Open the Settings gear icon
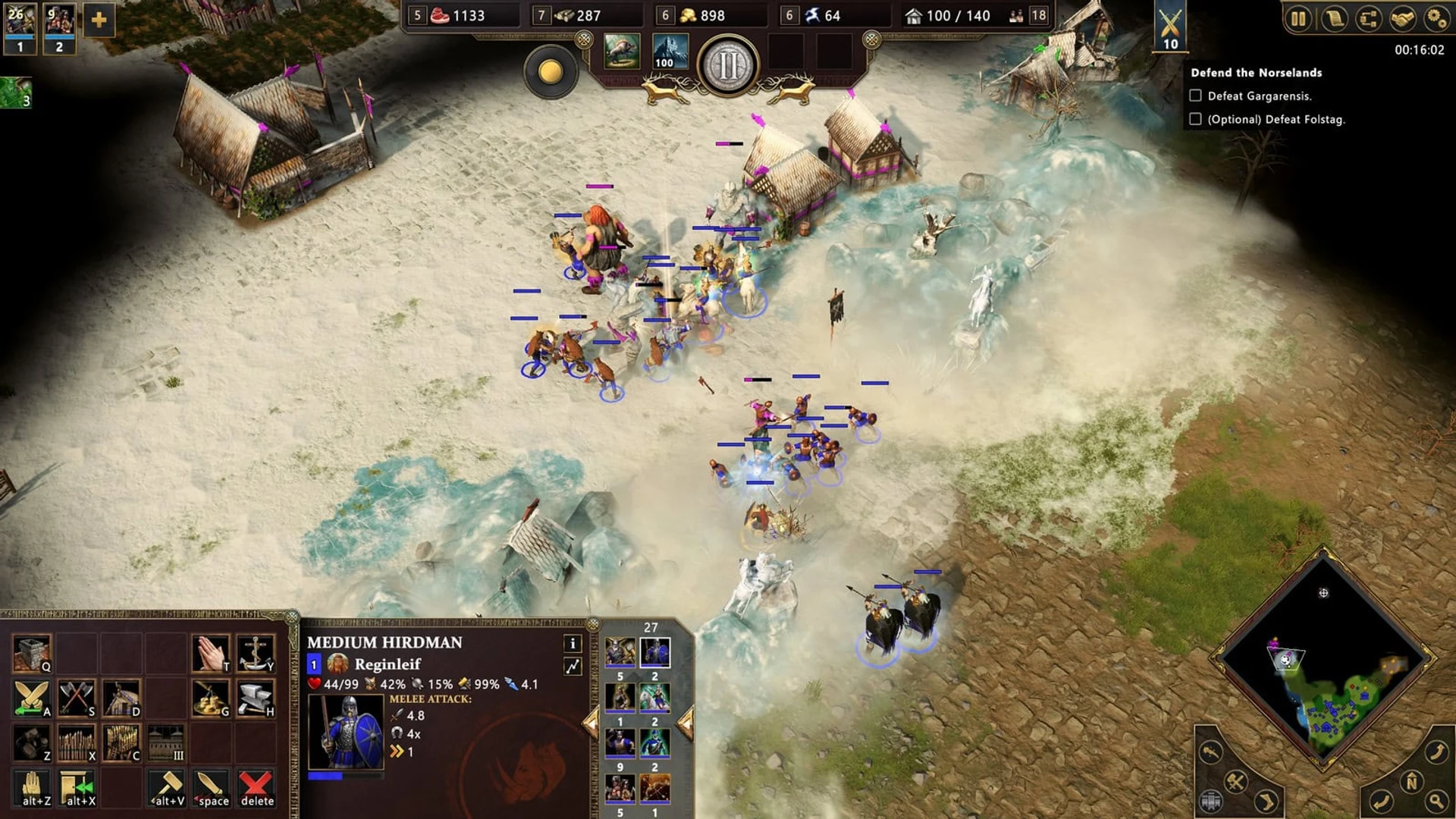The height and width of the screenshot is (819, 1456). pyautogui.click(x=1437, y=18)
